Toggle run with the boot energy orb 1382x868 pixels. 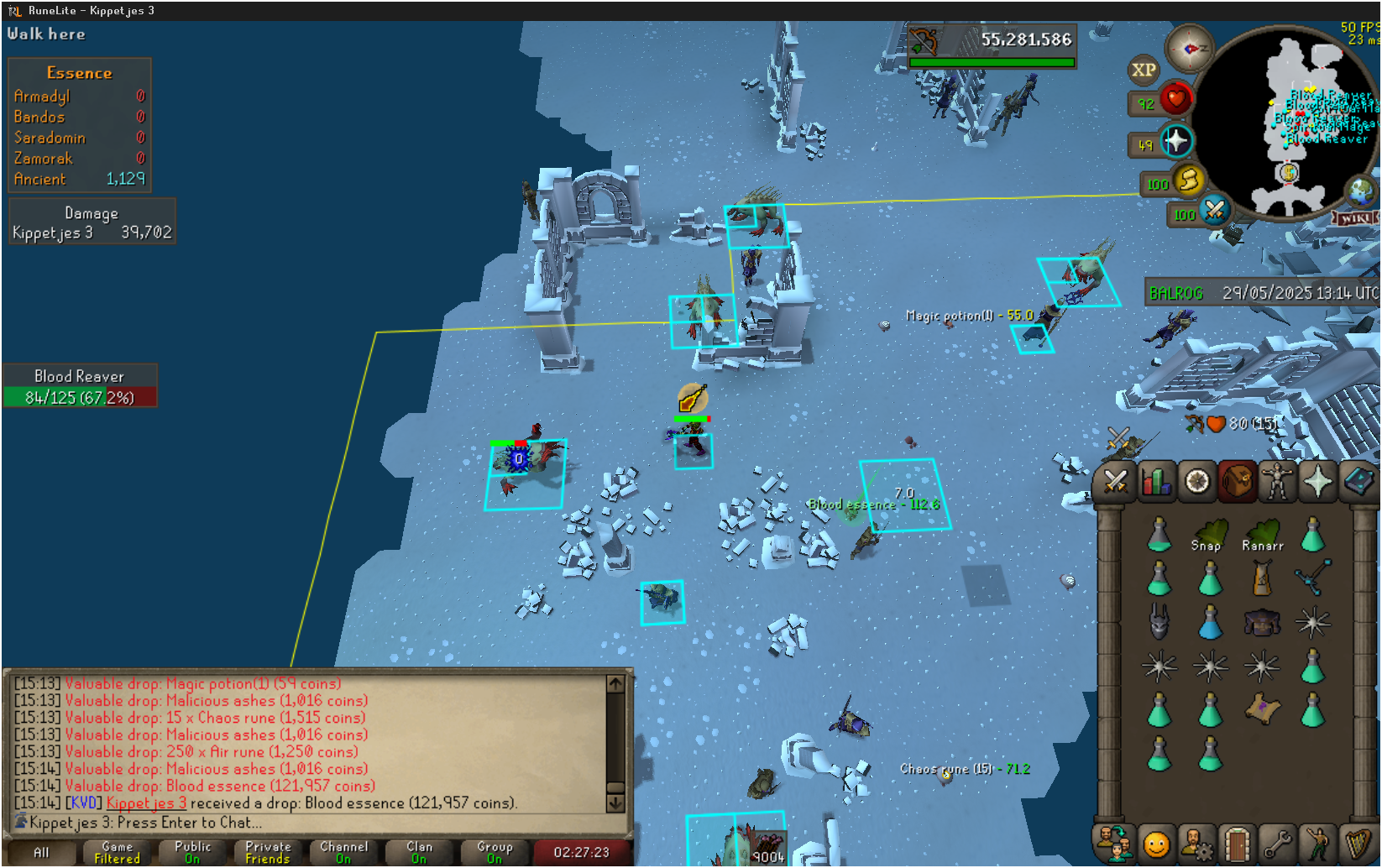pos(1188,180)
